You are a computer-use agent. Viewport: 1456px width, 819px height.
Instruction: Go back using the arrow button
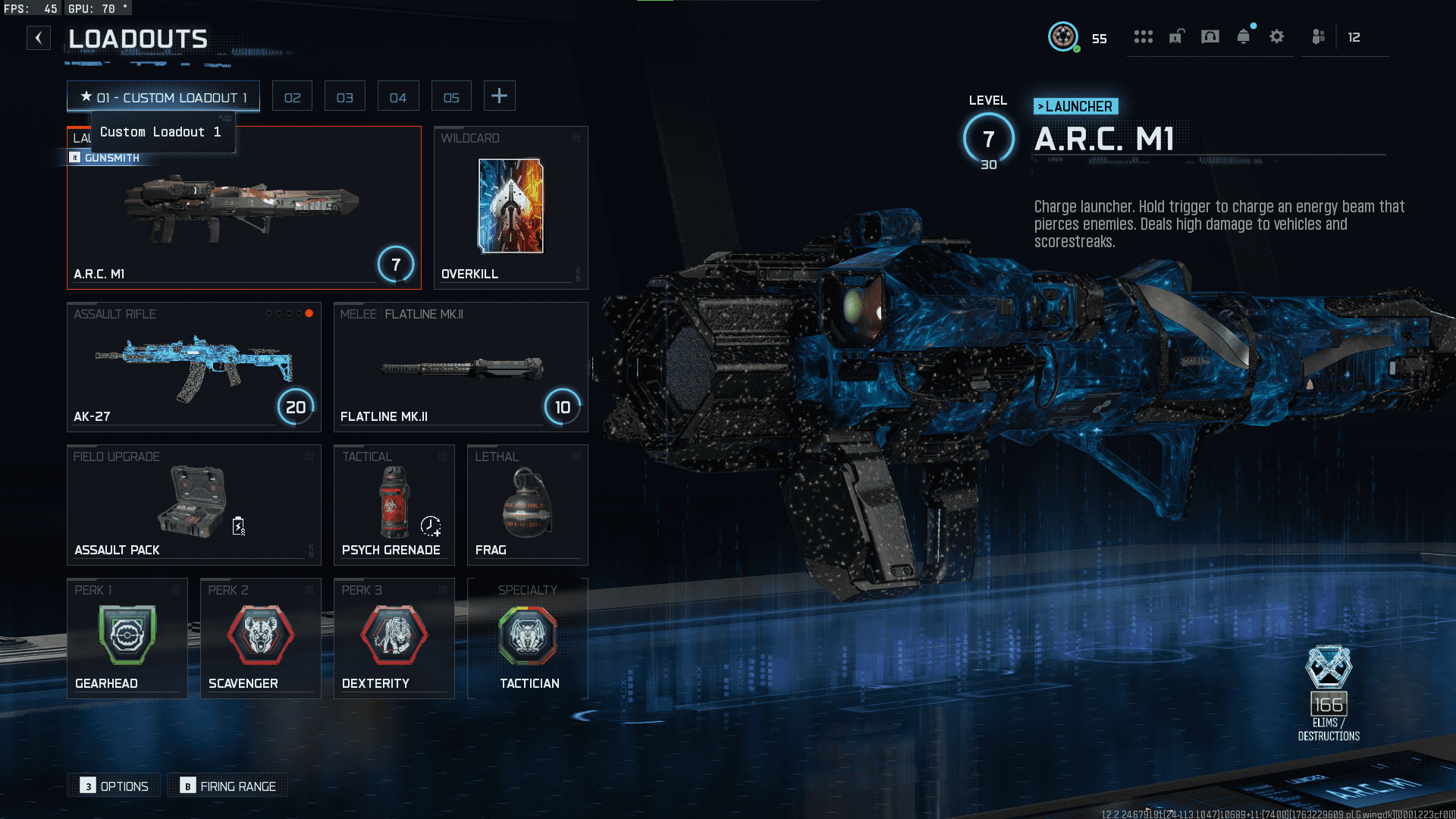point(39,38)
